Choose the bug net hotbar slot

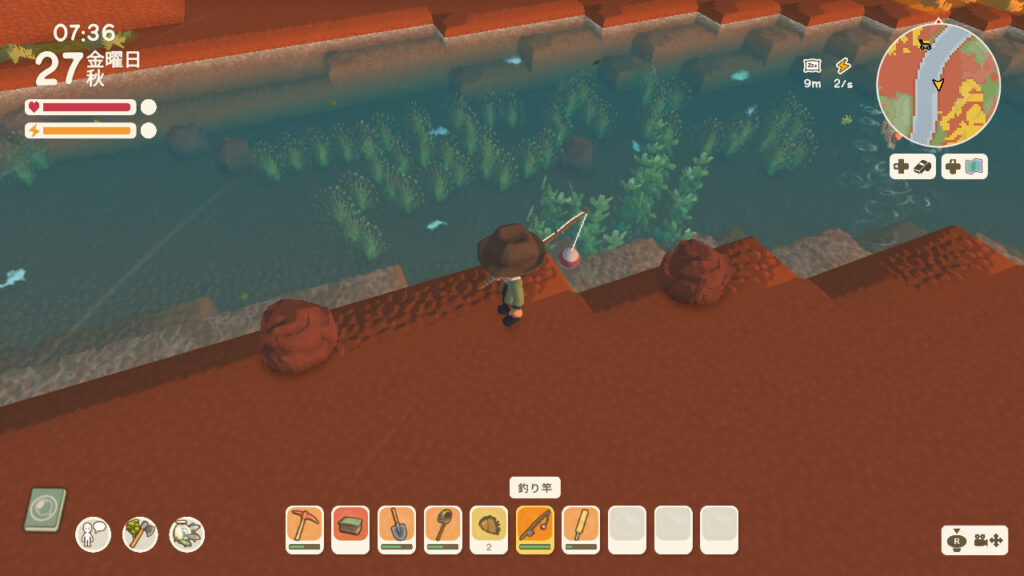coord(443,528)
